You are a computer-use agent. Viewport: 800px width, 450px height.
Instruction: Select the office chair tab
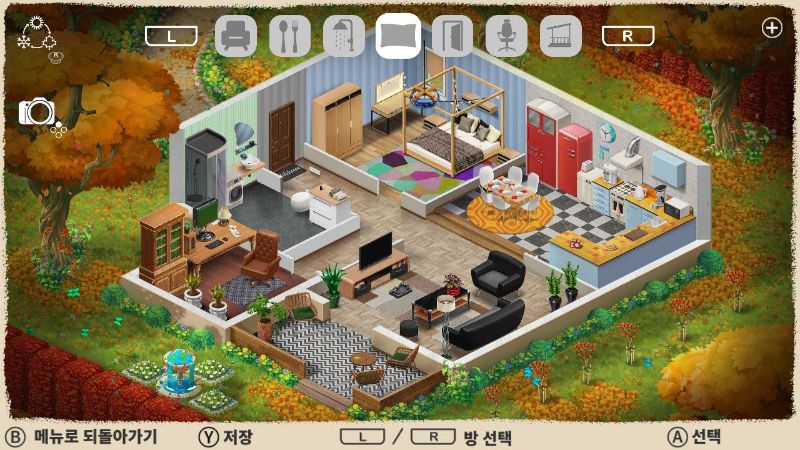point(506,36)
